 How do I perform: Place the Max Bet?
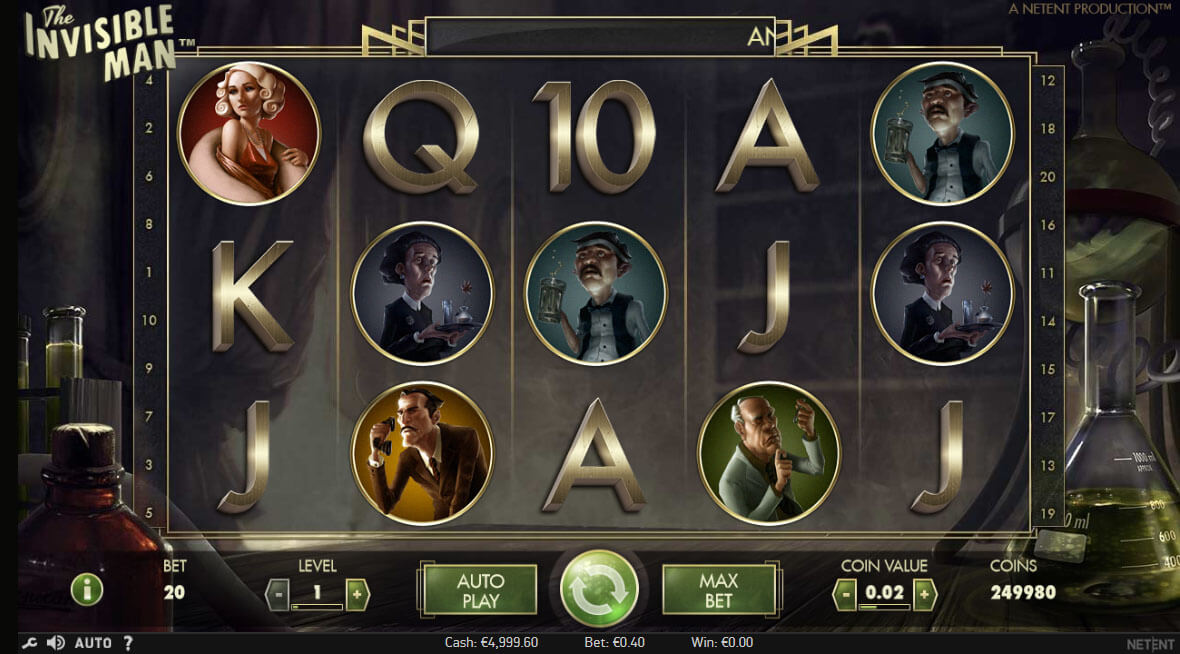point(718,590)
